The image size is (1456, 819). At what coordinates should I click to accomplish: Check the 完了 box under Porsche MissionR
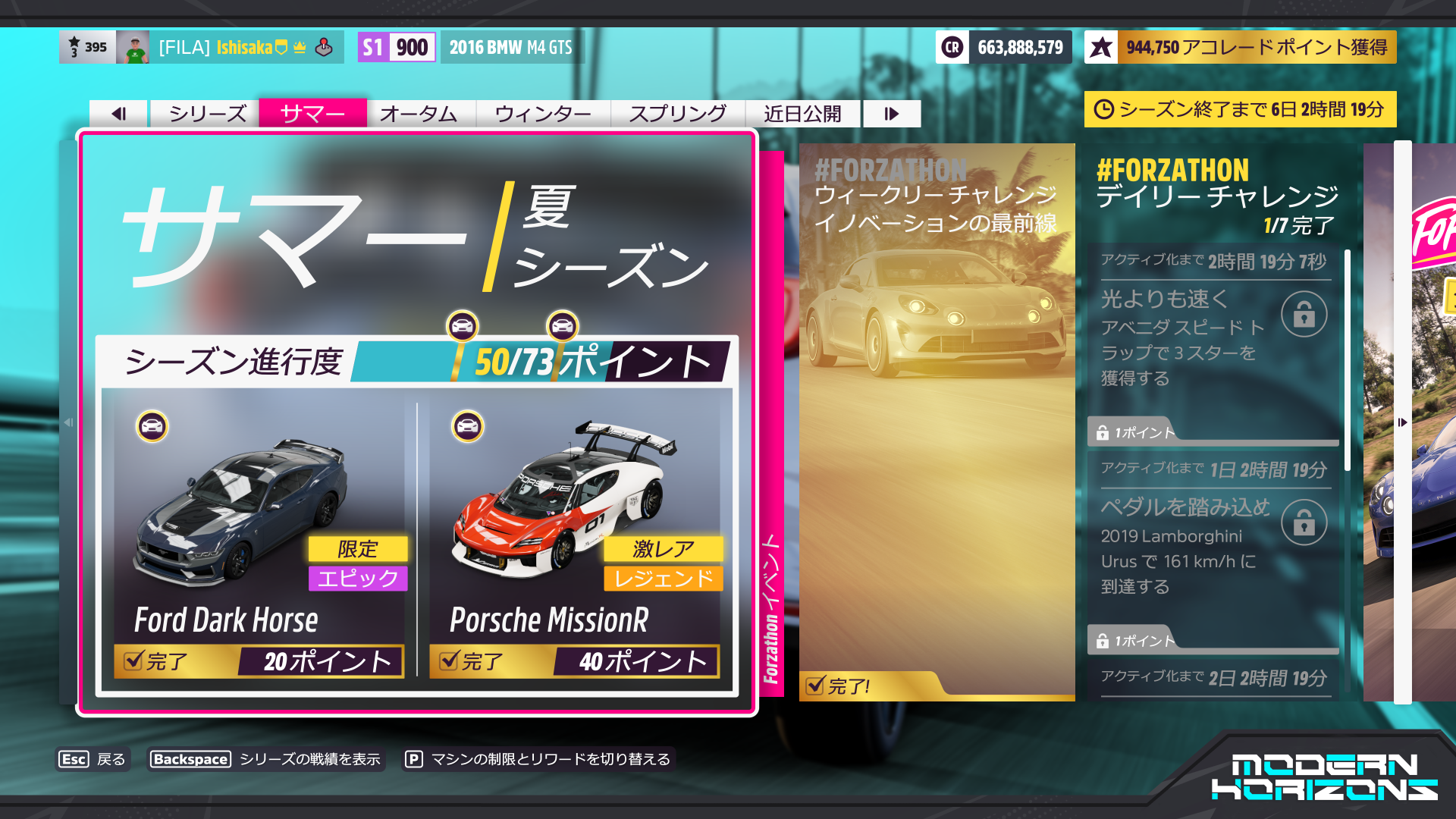click(450, 661)
